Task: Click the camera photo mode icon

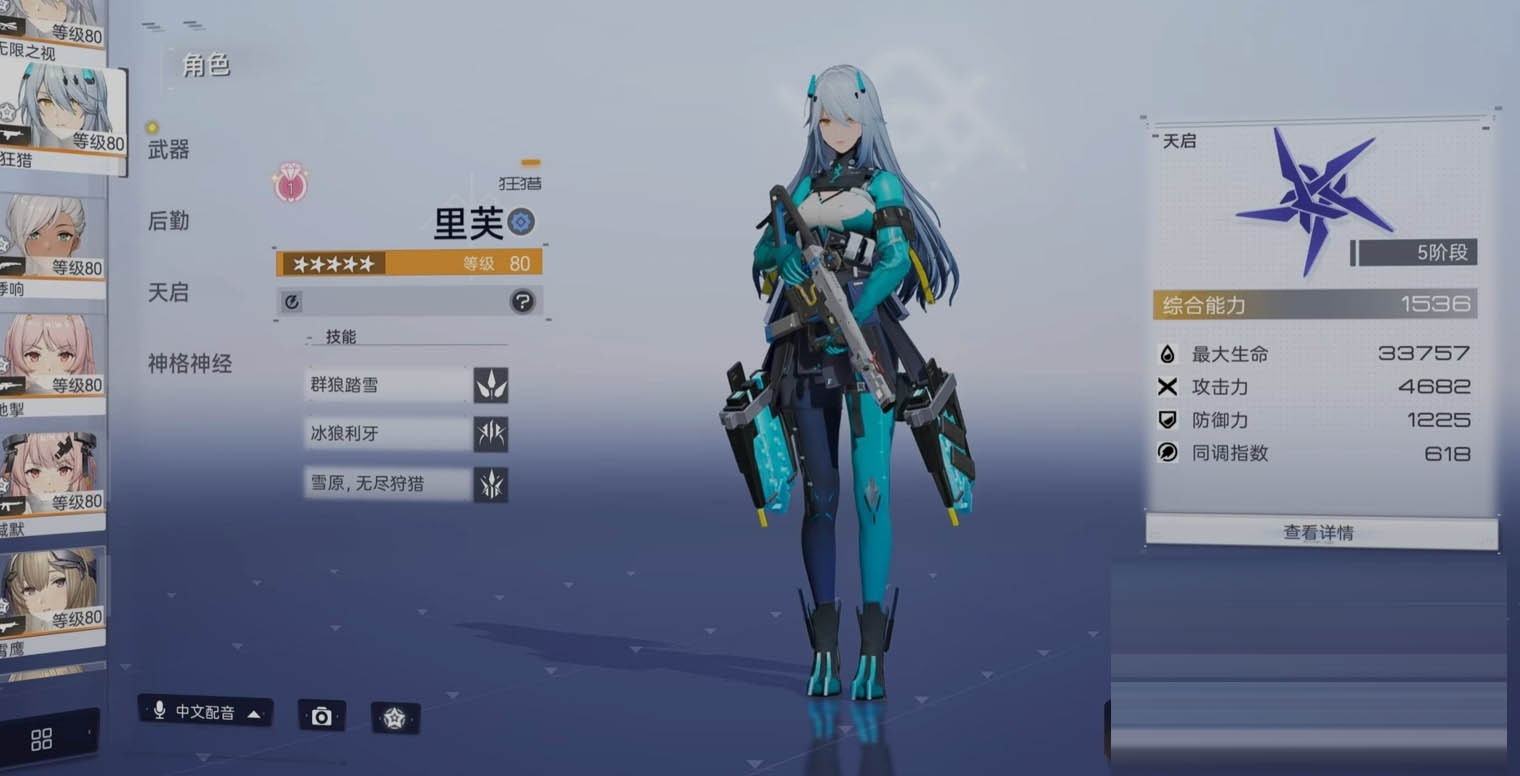Action: [x=322, y=716]
